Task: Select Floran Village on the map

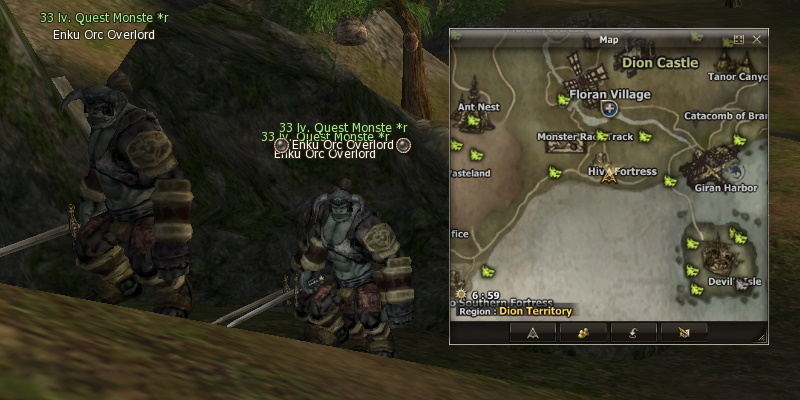Action: 609,94
